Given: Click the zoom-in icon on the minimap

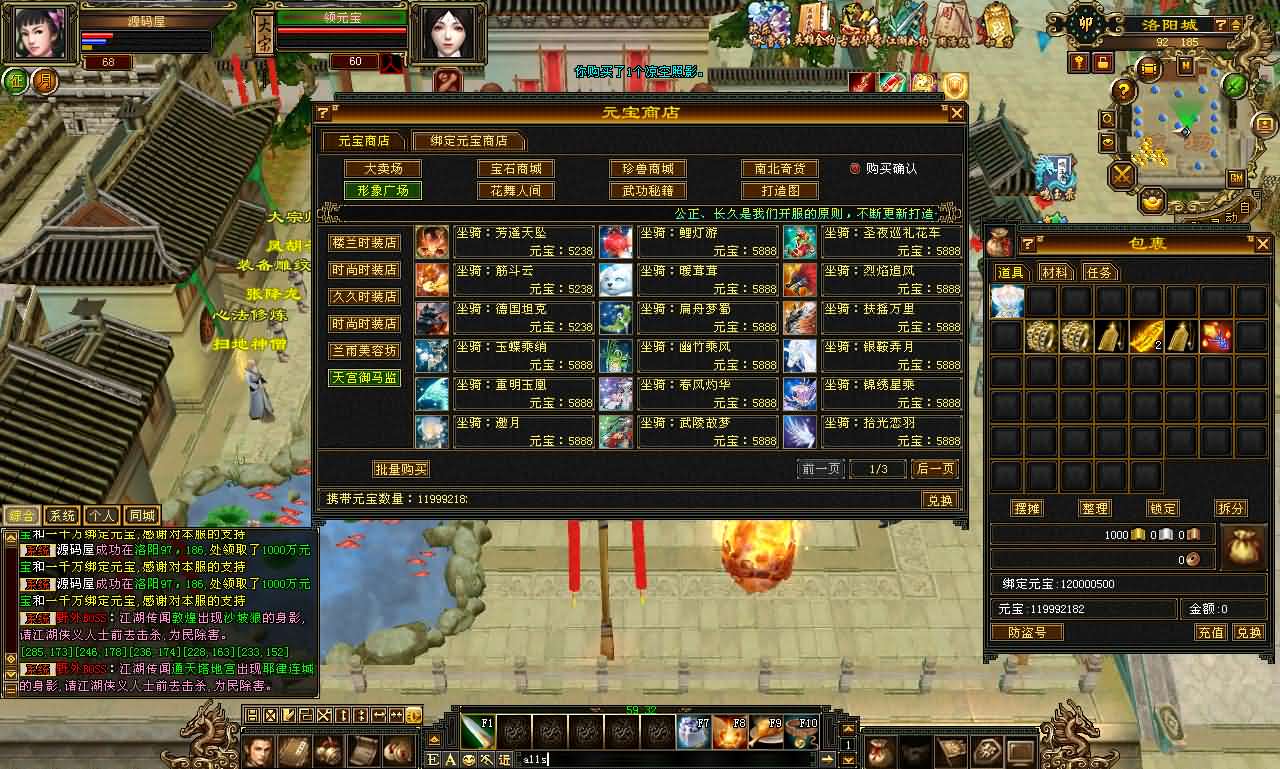Looking at the screenshot, I should click(1107, 120).
